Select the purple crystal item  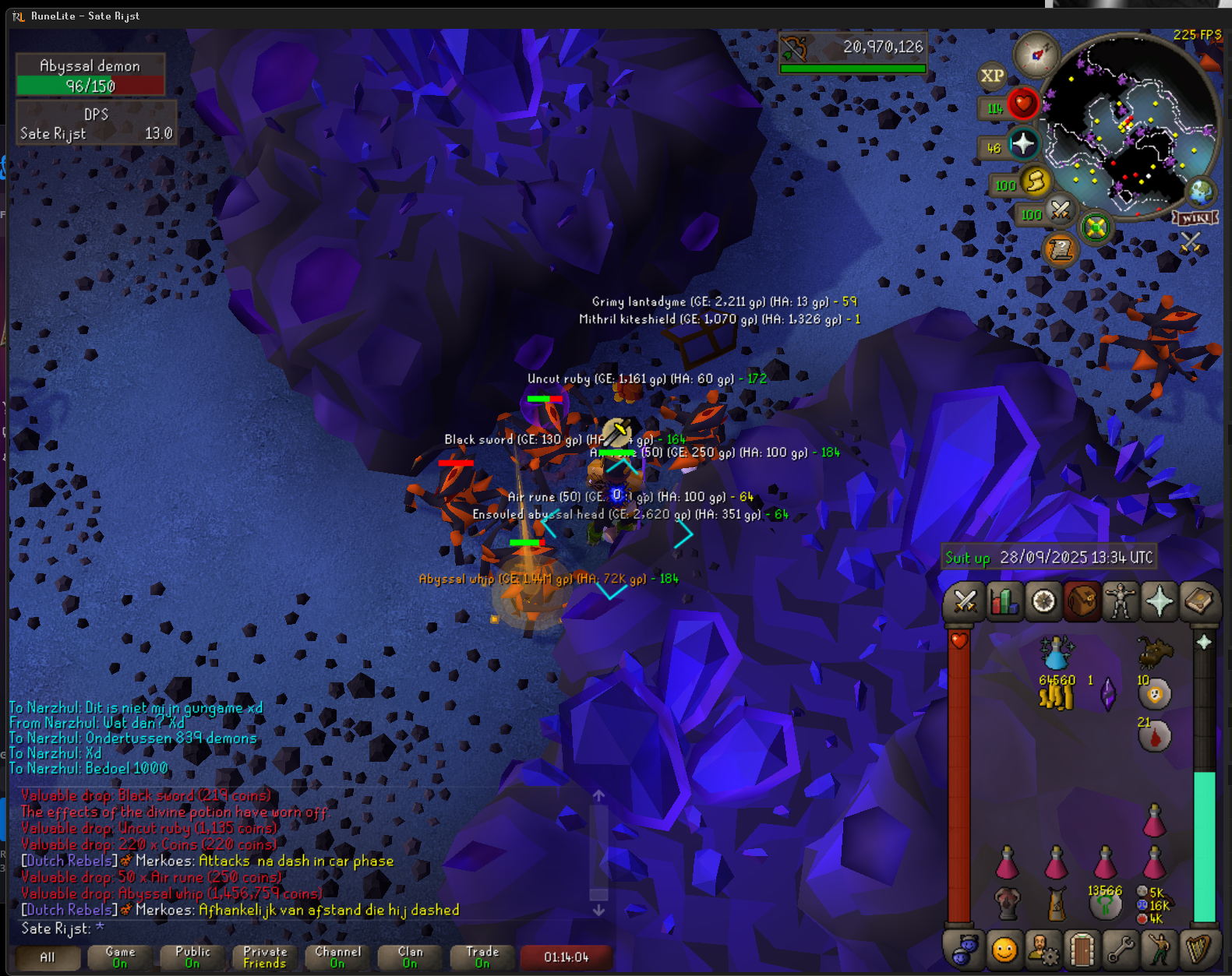(x=1107, y=694)
